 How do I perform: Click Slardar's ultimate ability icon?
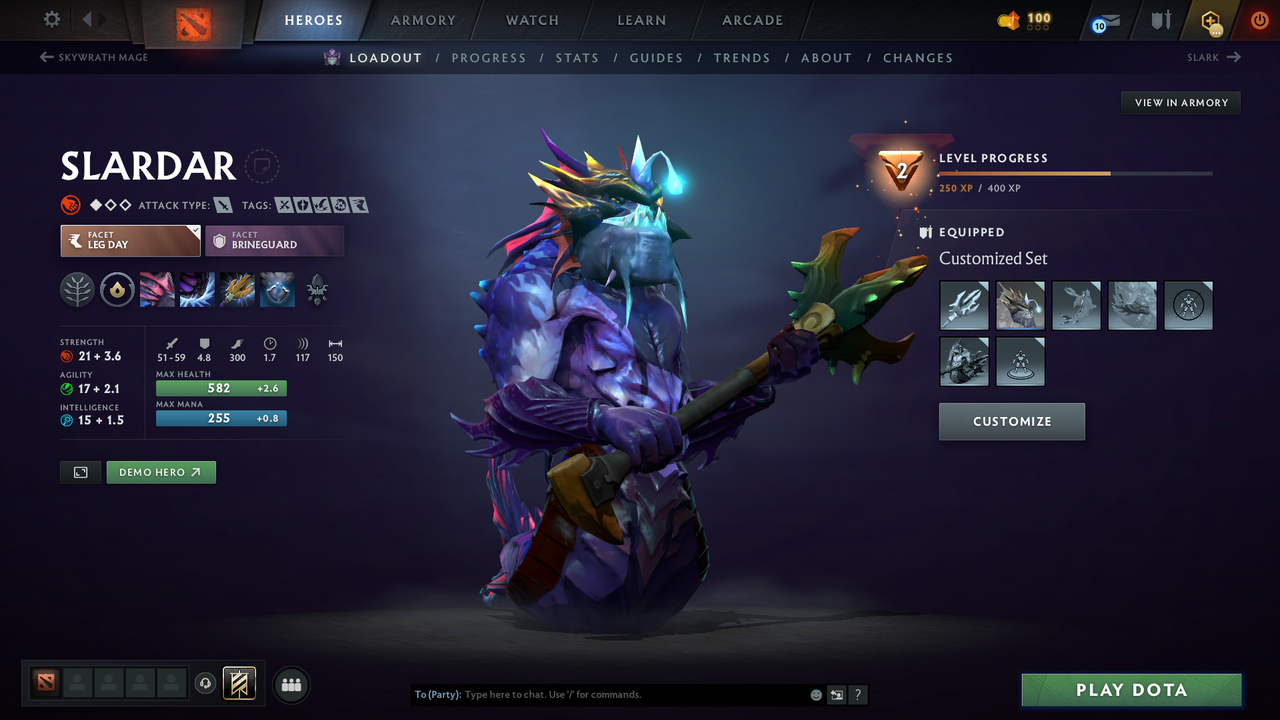277,290
